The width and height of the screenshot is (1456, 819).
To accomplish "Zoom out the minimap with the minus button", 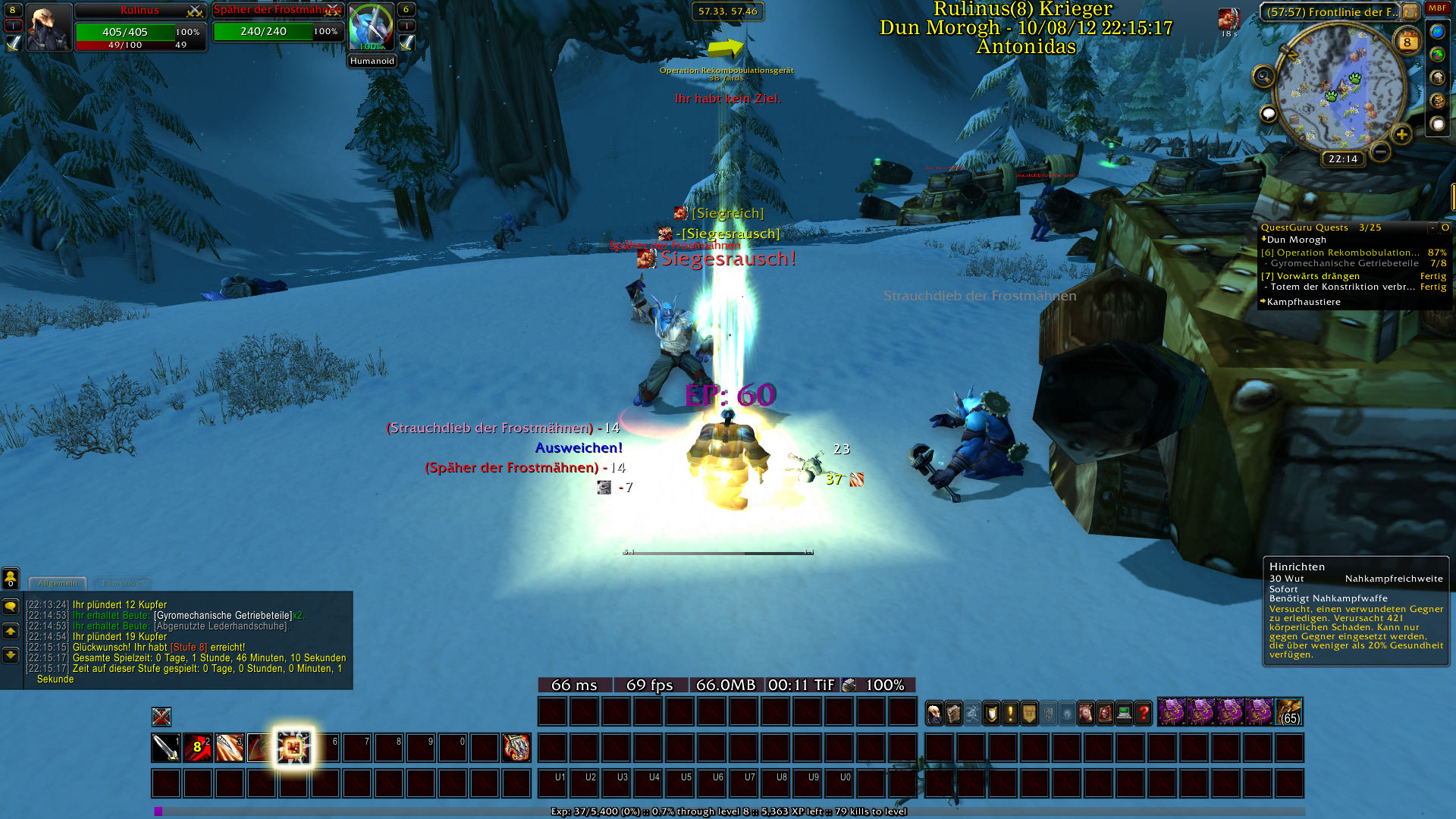I will [1380, 152].
